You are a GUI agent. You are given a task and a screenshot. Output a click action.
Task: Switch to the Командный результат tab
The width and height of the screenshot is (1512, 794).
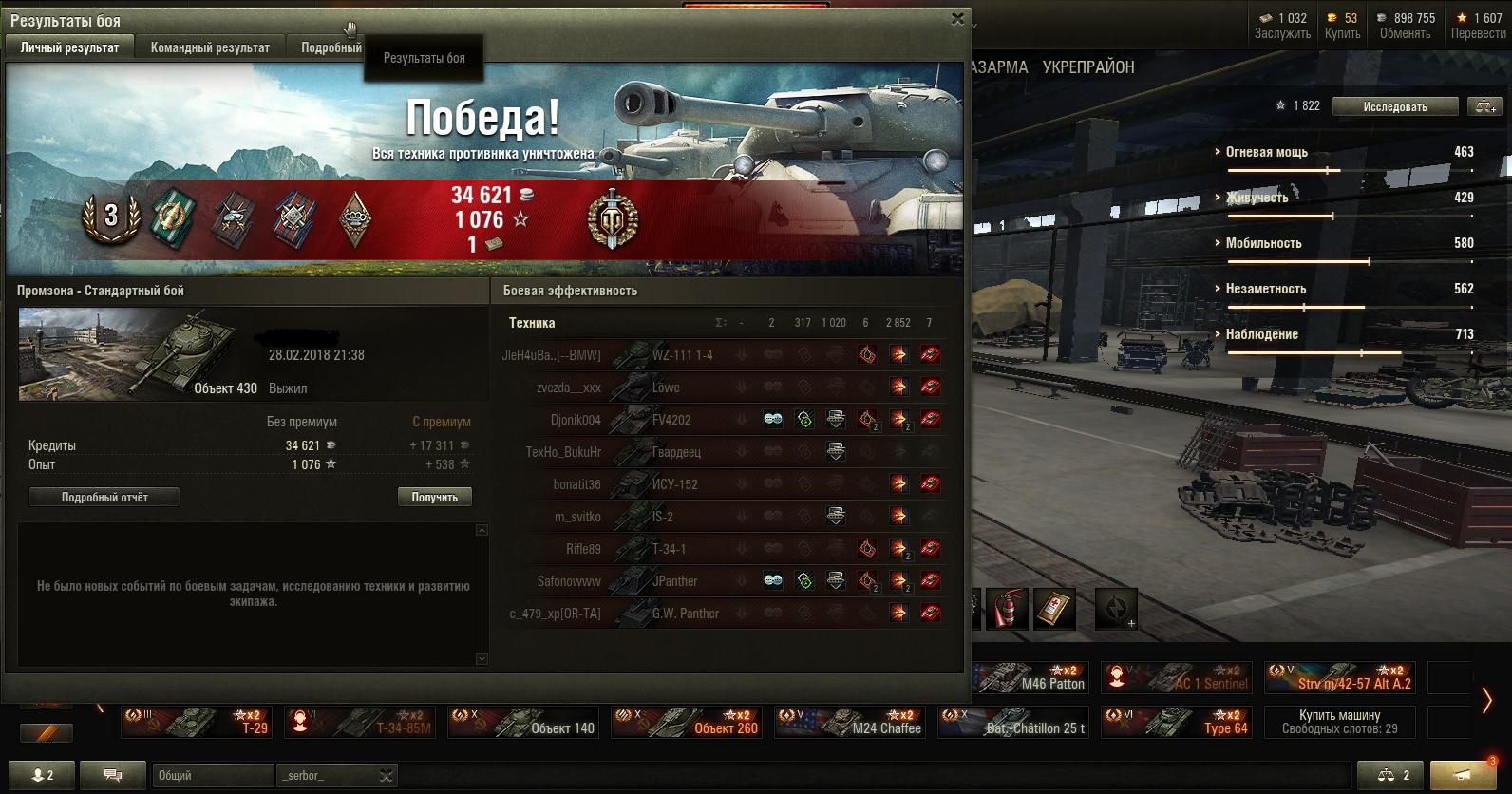click(210, 47)
